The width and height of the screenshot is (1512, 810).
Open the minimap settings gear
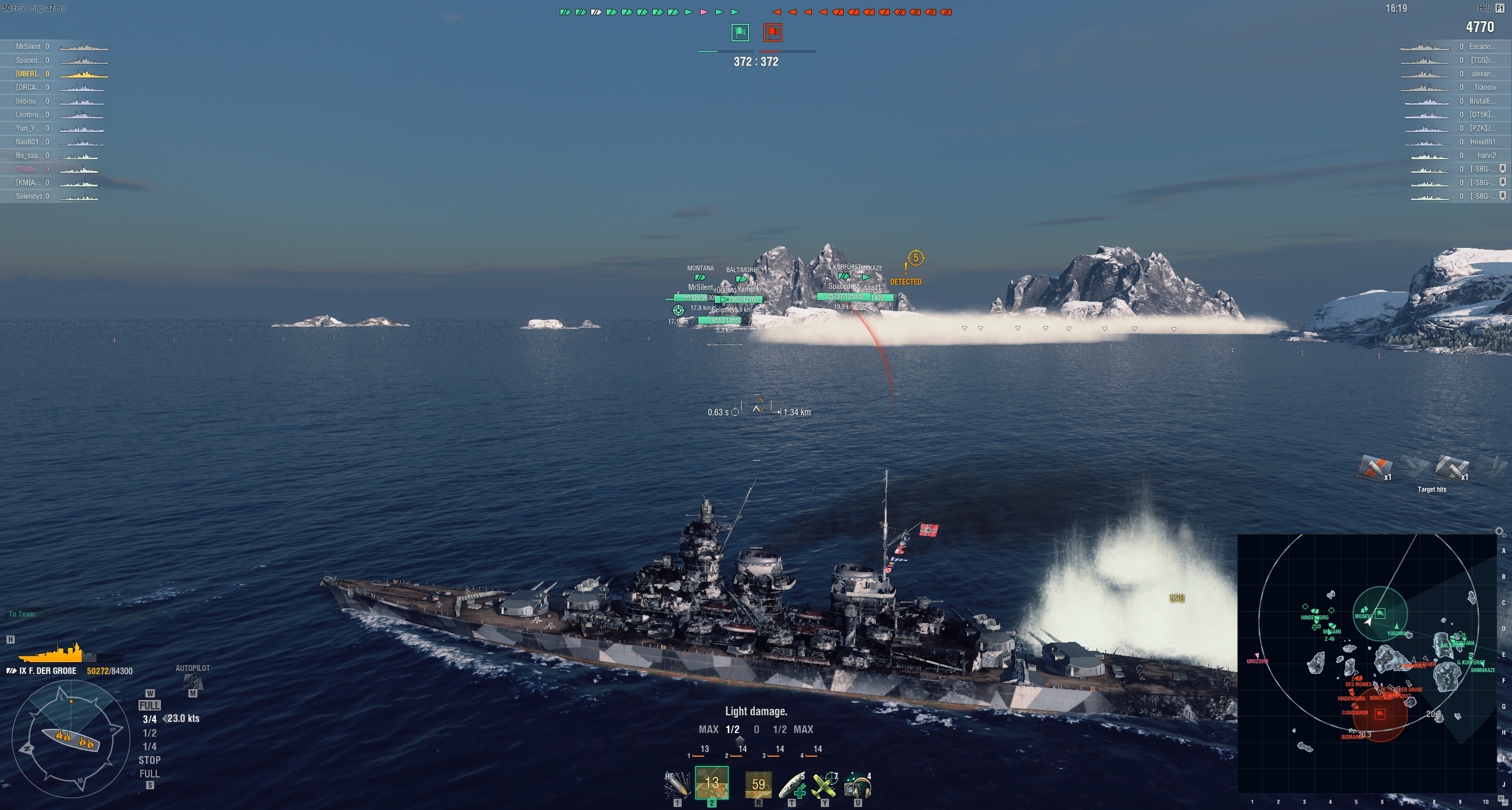tap(1500, 532)
